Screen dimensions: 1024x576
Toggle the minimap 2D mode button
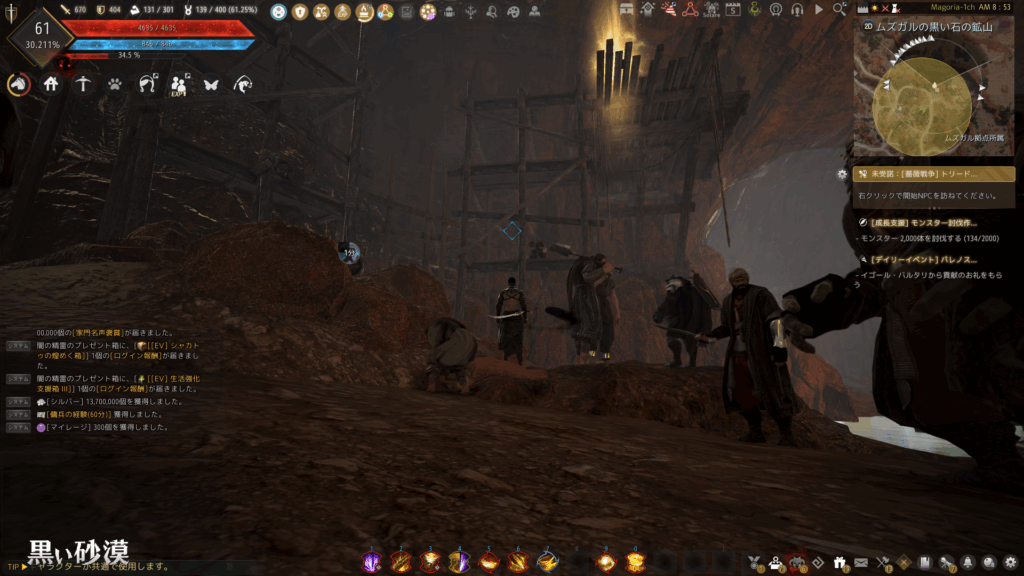(x=865, y=27)
